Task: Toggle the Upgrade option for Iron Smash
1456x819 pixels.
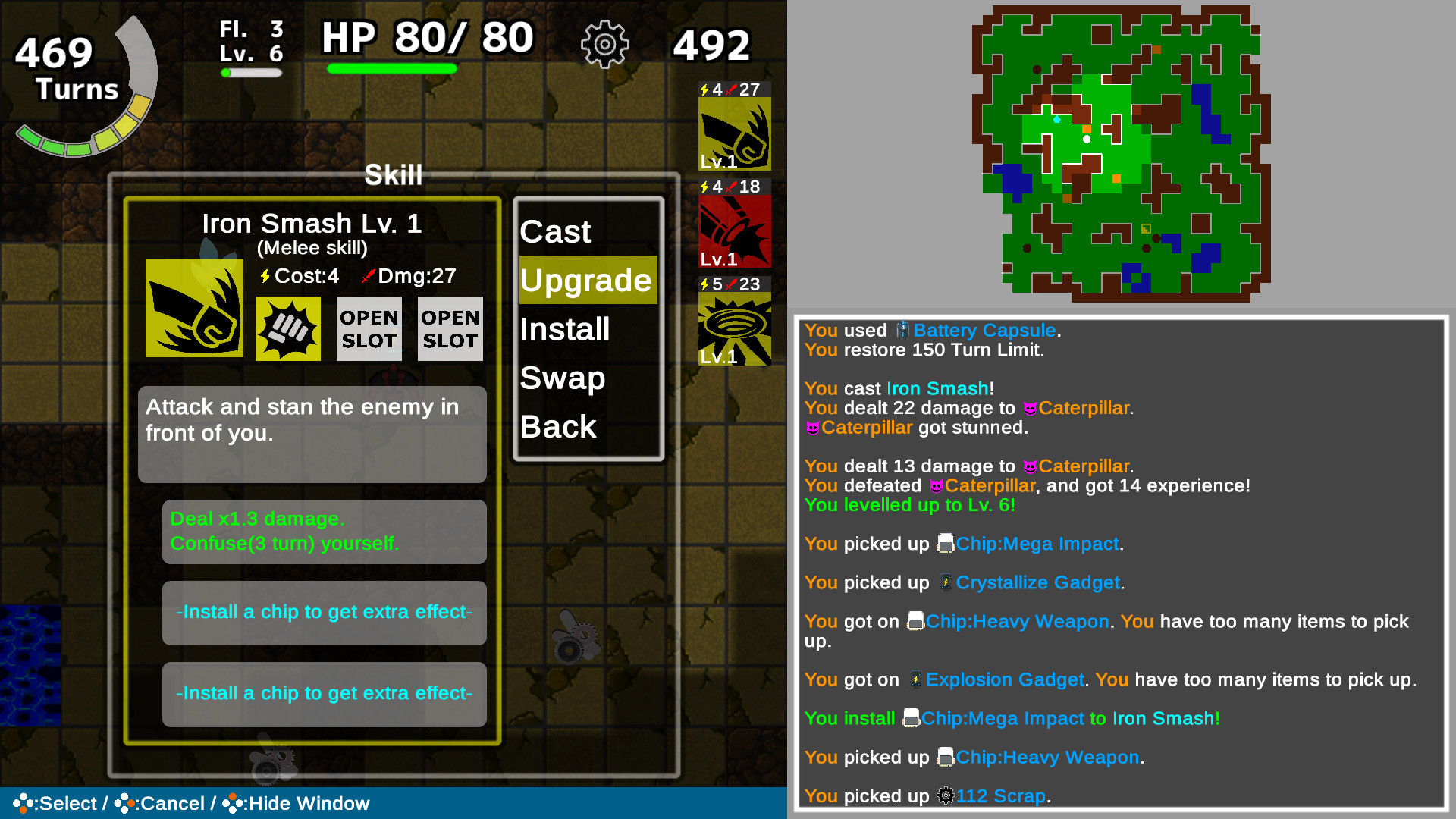Action: pos(587,280)
